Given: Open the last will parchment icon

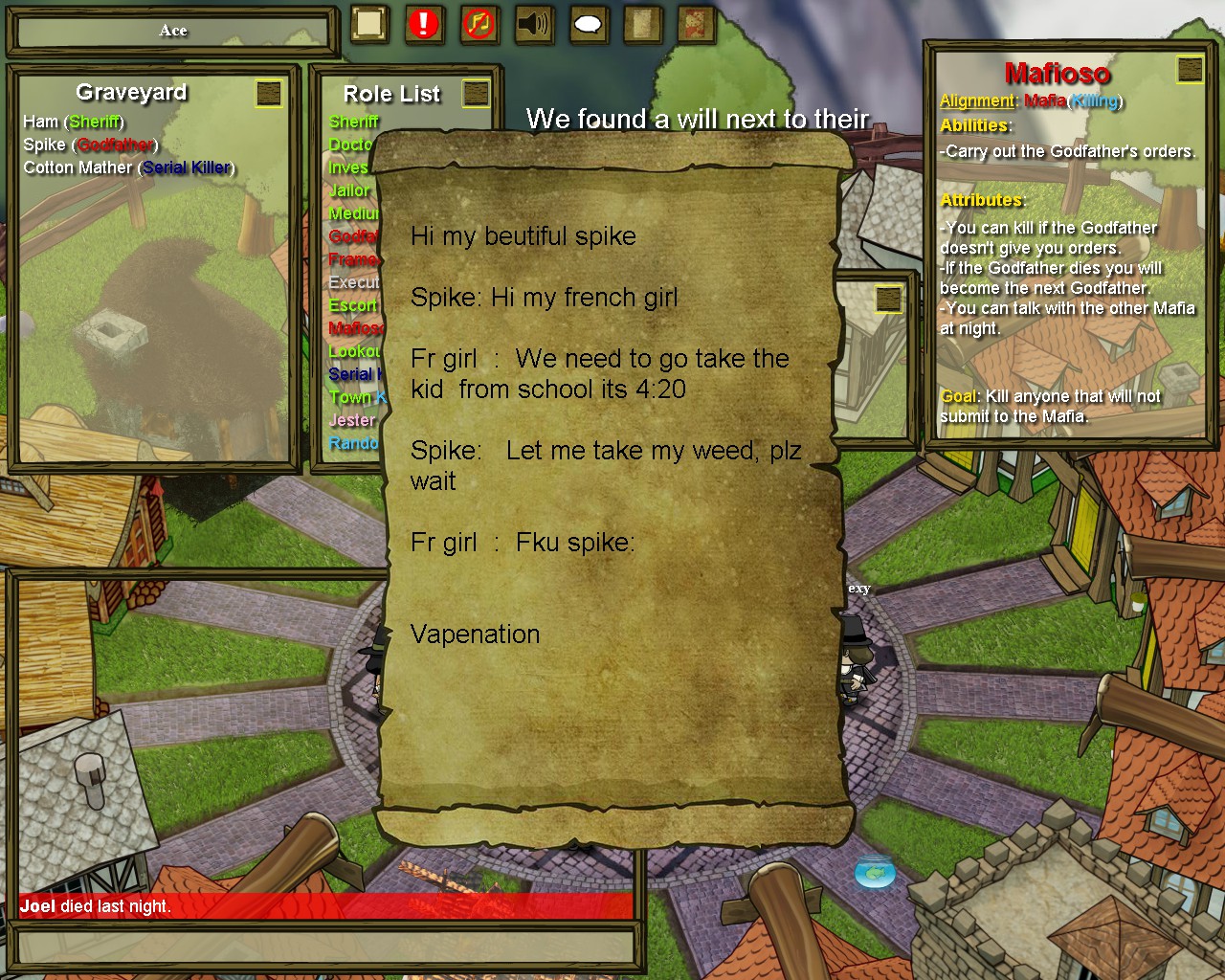Looking at the screenshot, I should pos(643,24).
